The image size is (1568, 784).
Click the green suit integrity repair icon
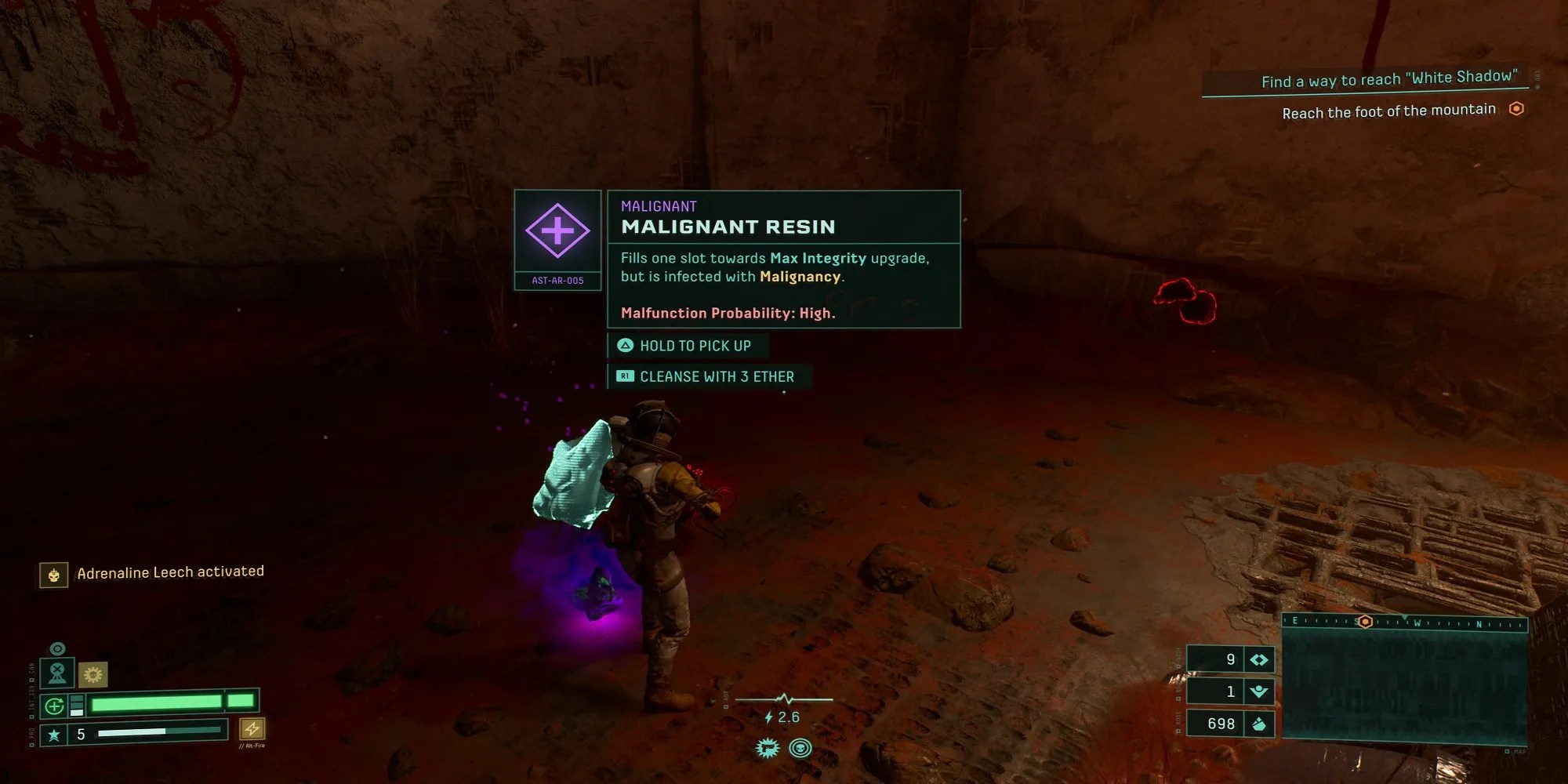pyautogui.click(x=54, y=706)
